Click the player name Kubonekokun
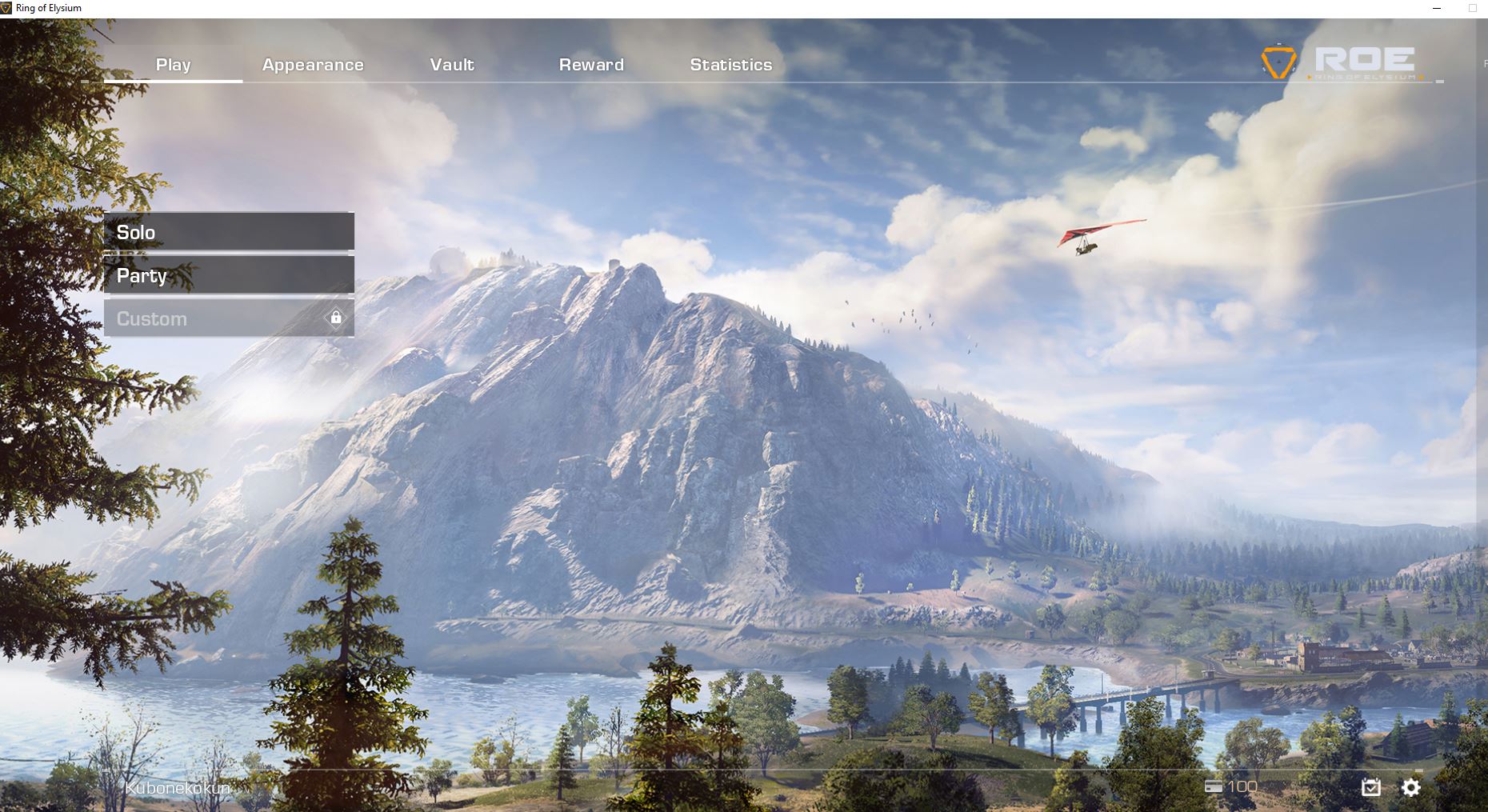Image resolution: width=1488 pixels, height=812 pixels. [178, 786]
